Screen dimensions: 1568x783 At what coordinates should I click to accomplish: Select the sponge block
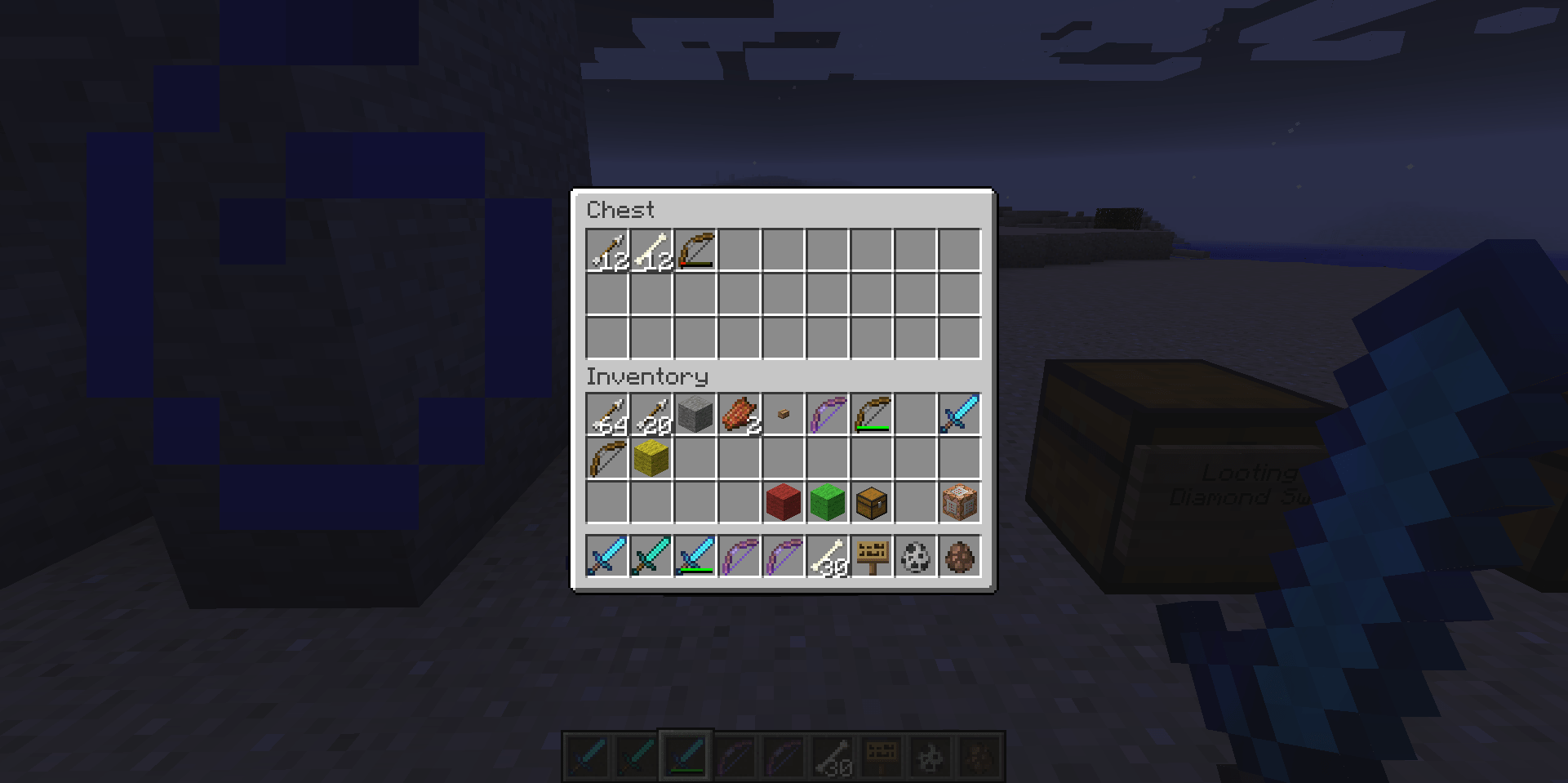[x=651, y=458]
